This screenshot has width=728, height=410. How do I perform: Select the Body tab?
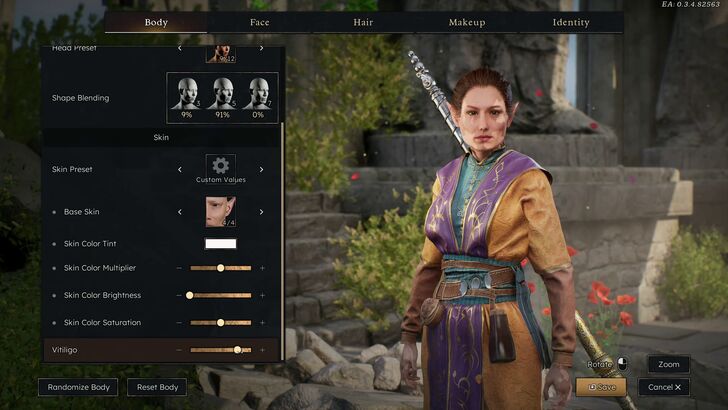(156, 22)
